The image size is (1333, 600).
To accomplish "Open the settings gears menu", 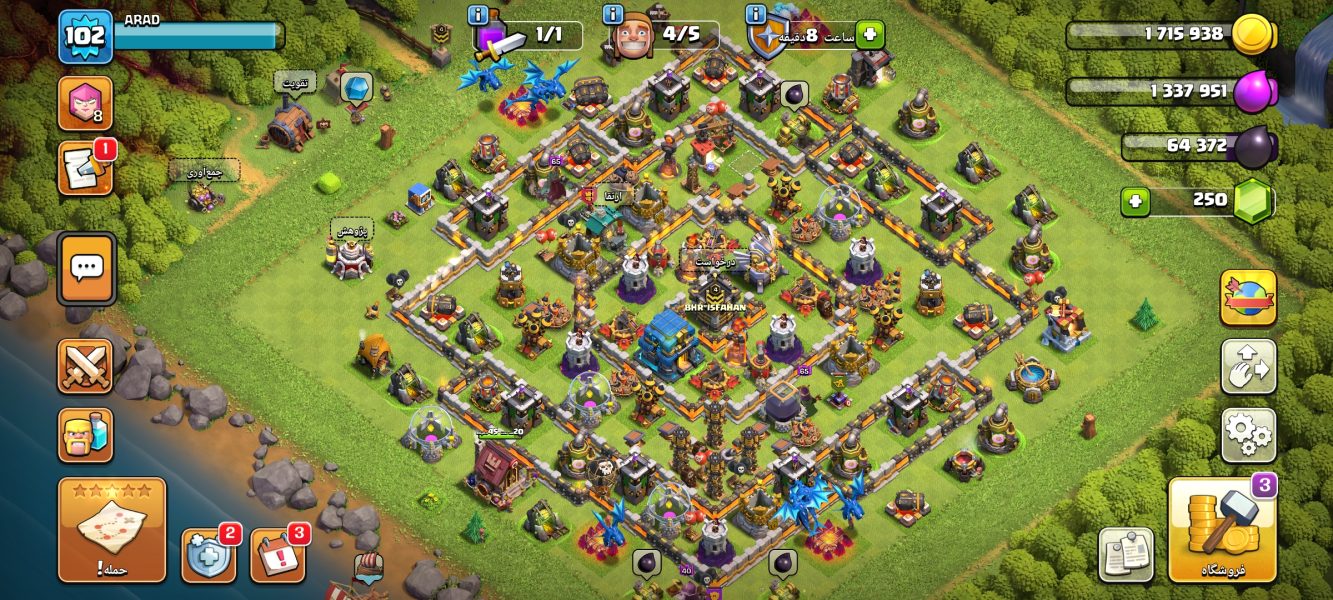I will coord(1248,434).
